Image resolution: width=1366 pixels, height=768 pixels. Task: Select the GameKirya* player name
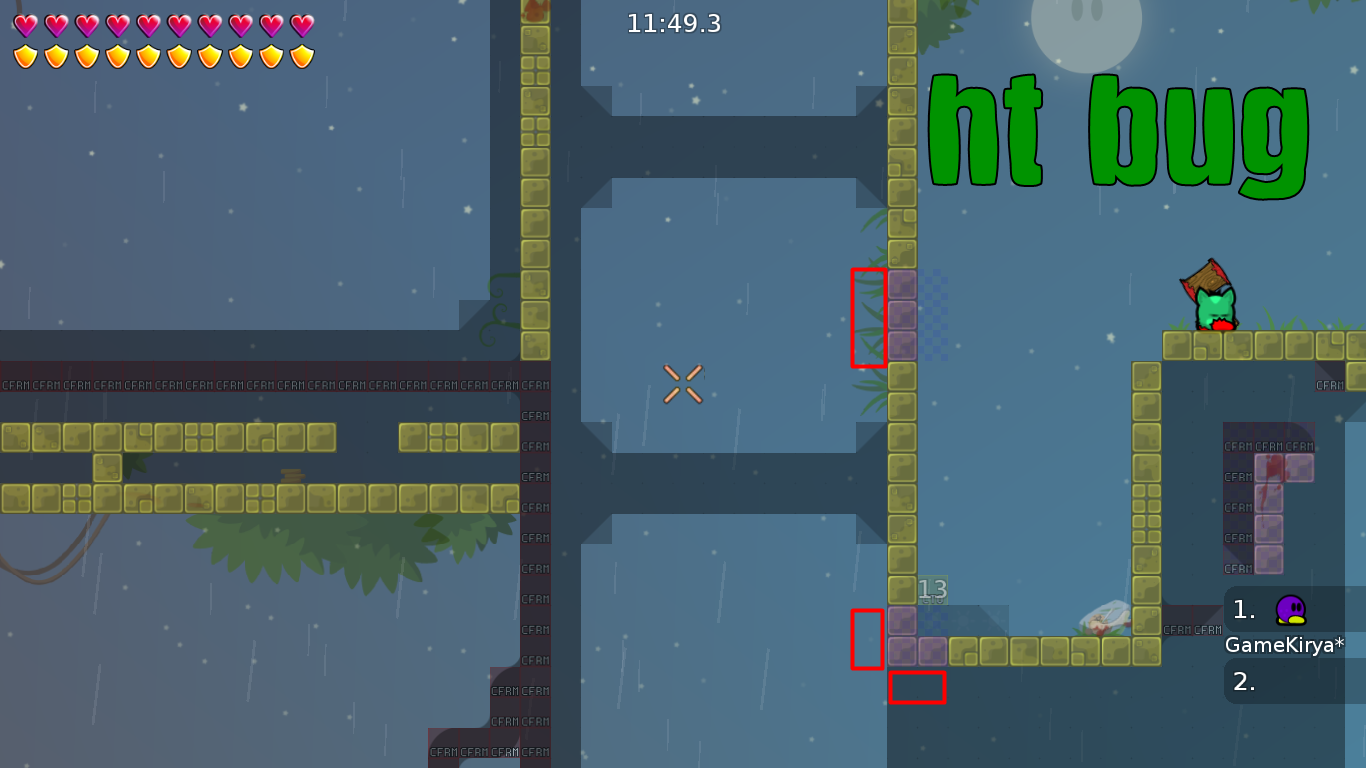tap(1284, 646)
